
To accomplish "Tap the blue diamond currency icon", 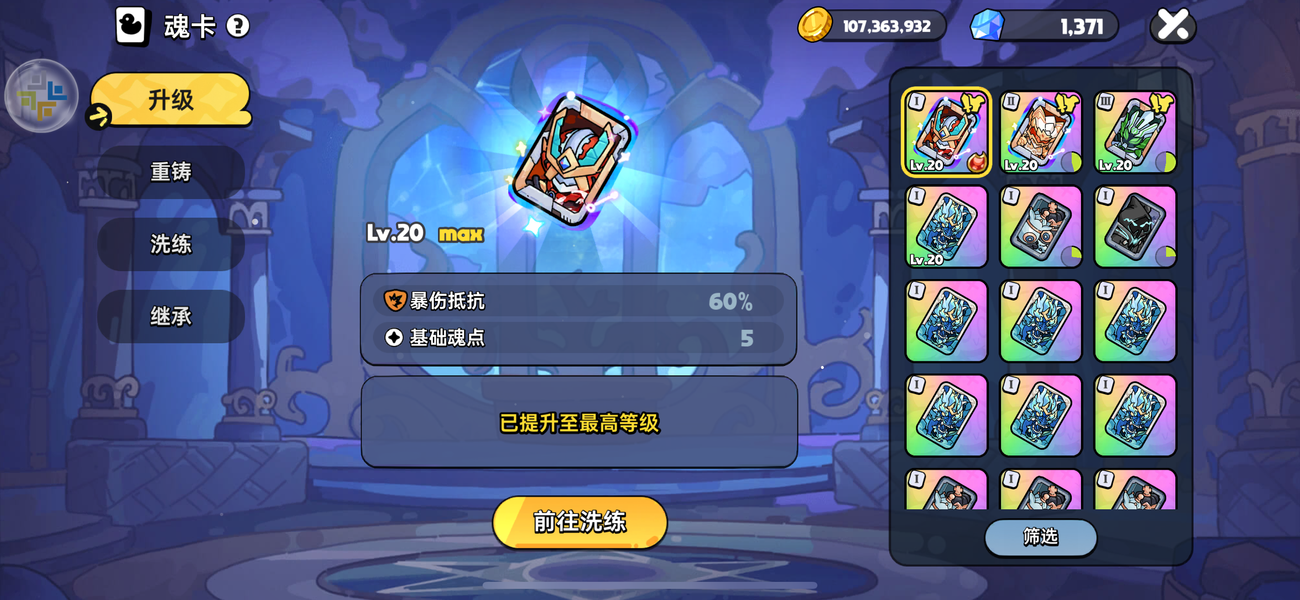I will [986, 25].
